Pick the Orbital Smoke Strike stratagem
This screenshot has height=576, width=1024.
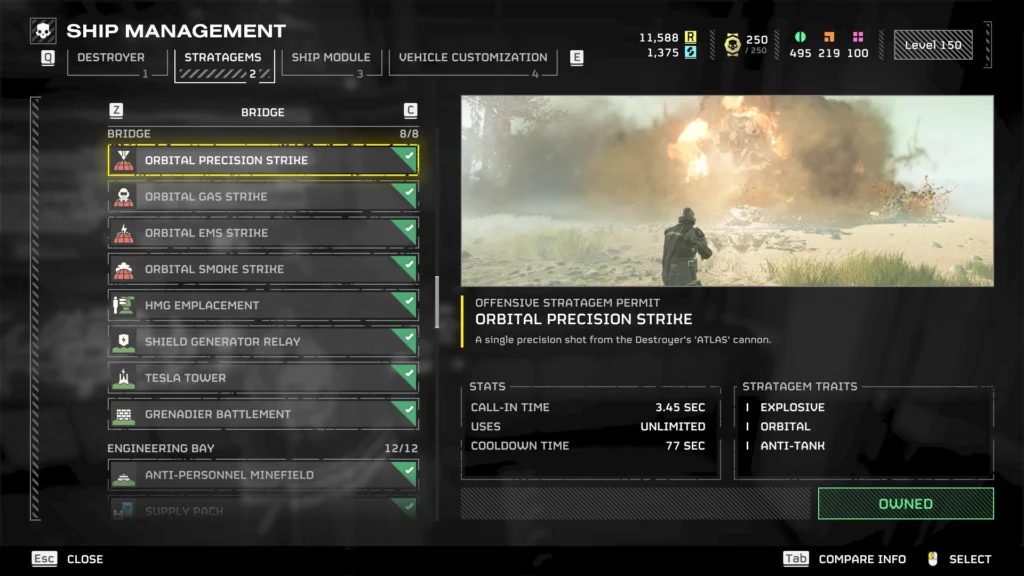(263, 269)
